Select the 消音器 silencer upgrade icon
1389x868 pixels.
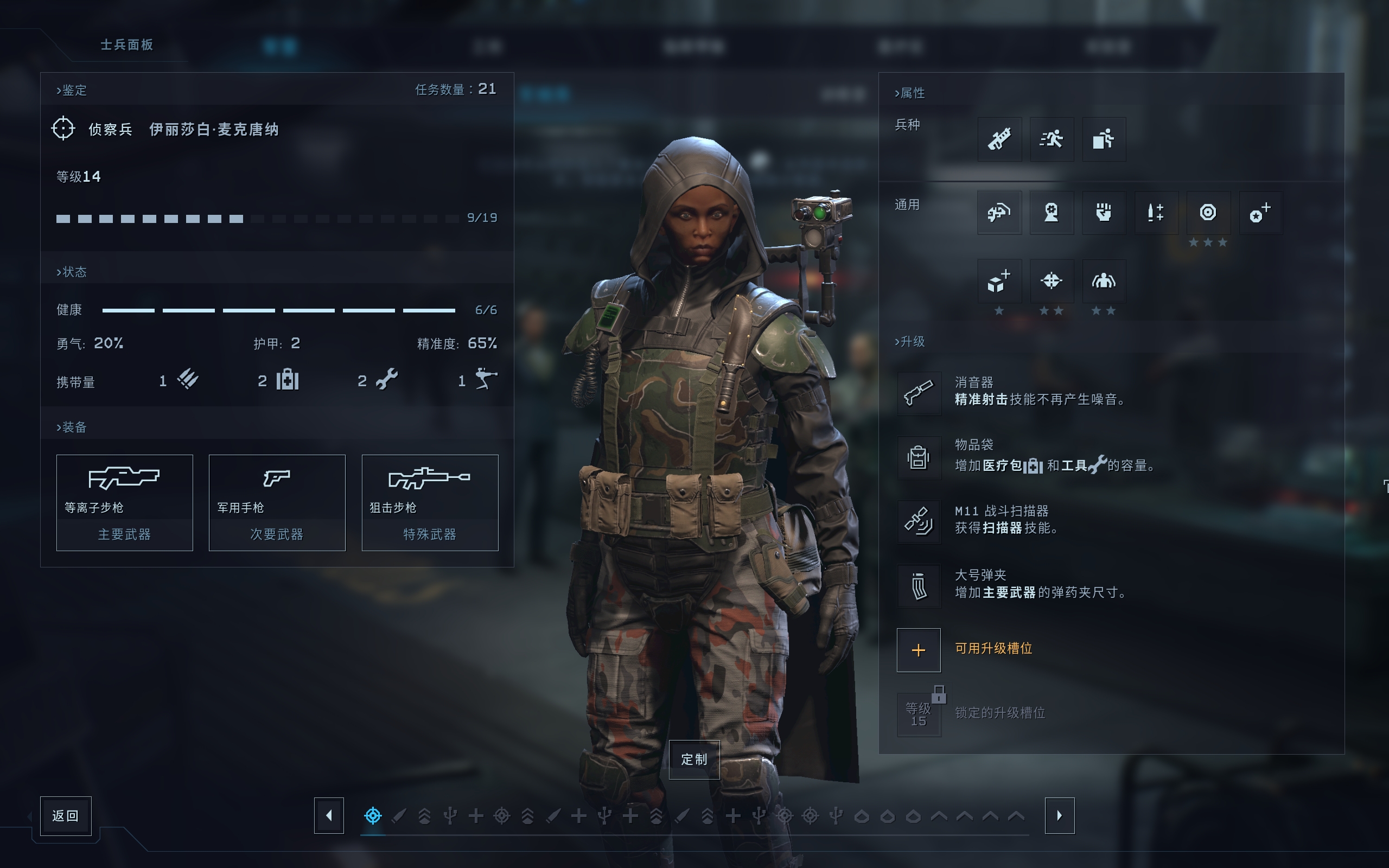click(919, 393)
